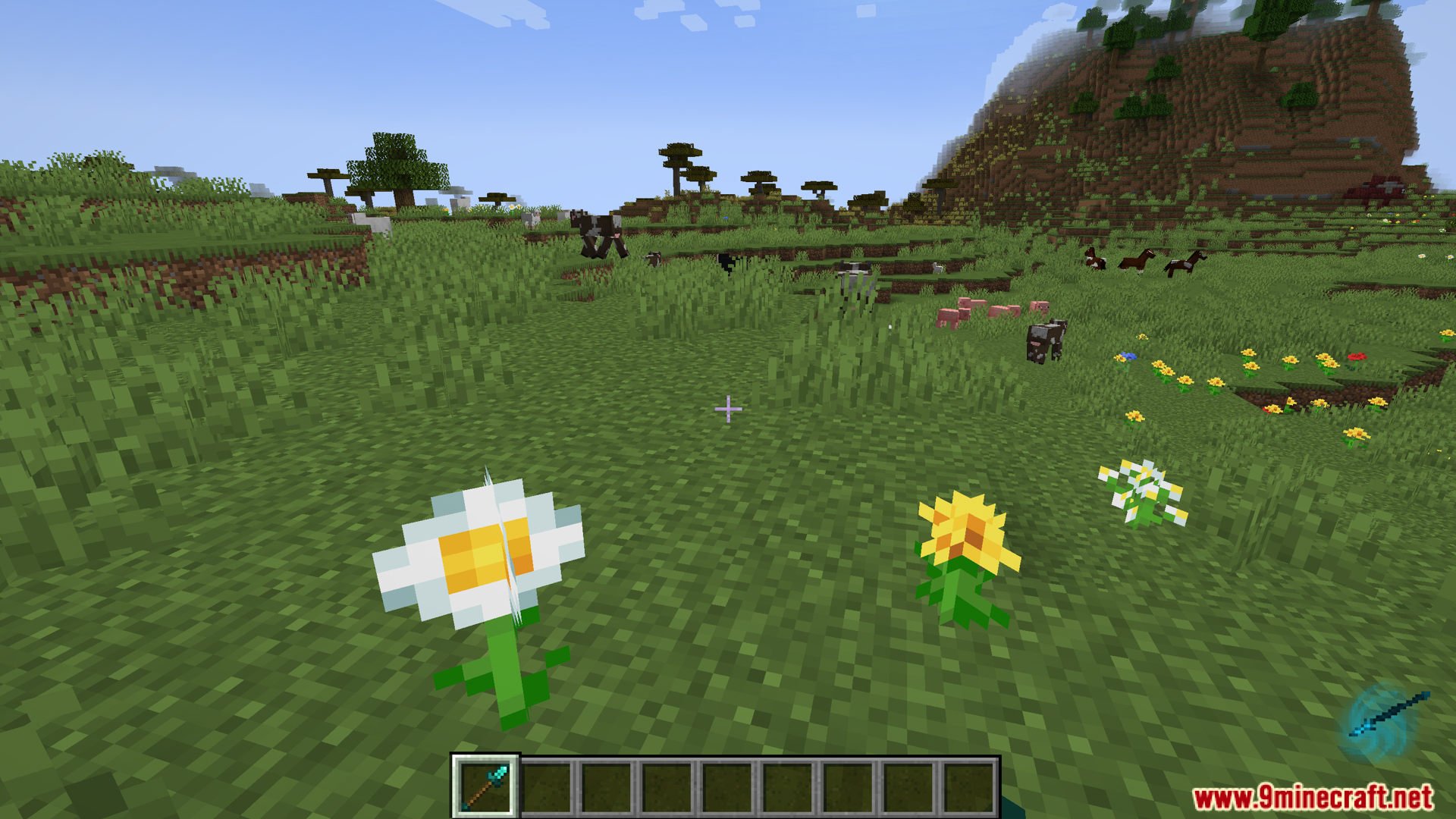Click the crosshair at screen center

tap(728, 409)
